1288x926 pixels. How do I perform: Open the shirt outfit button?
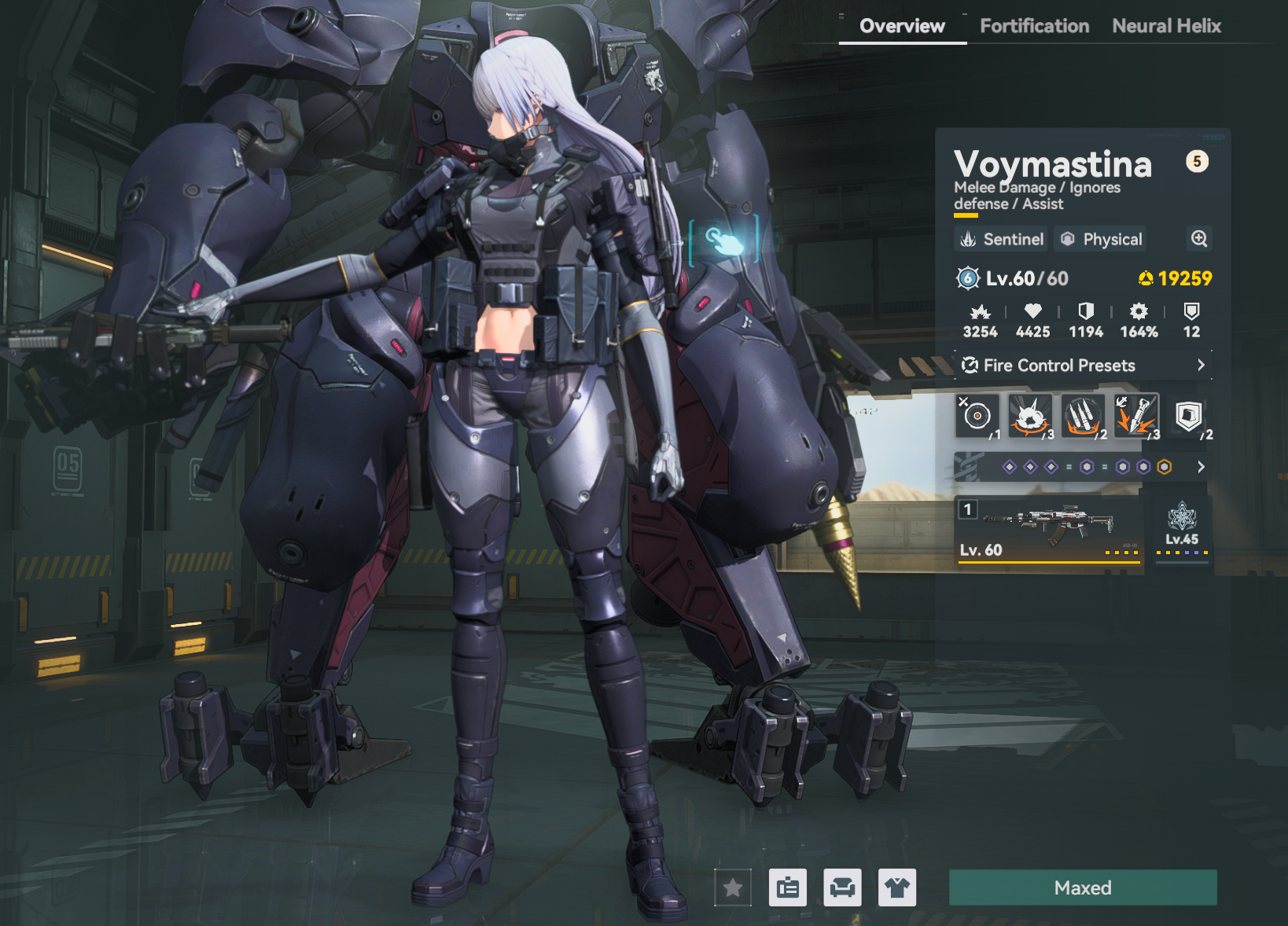coord(897,887)
